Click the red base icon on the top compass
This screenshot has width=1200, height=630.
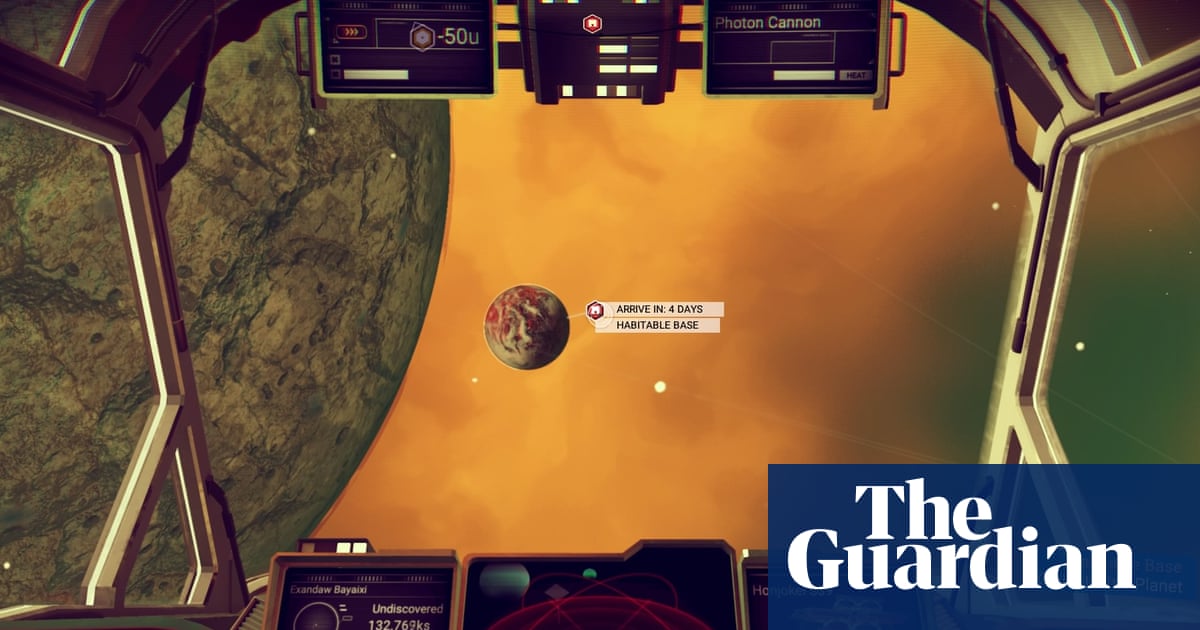tap(591, 23)
